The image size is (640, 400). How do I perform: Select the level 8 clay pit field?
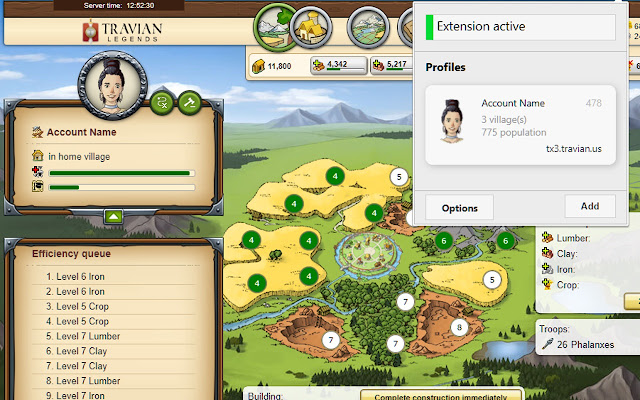459,327
